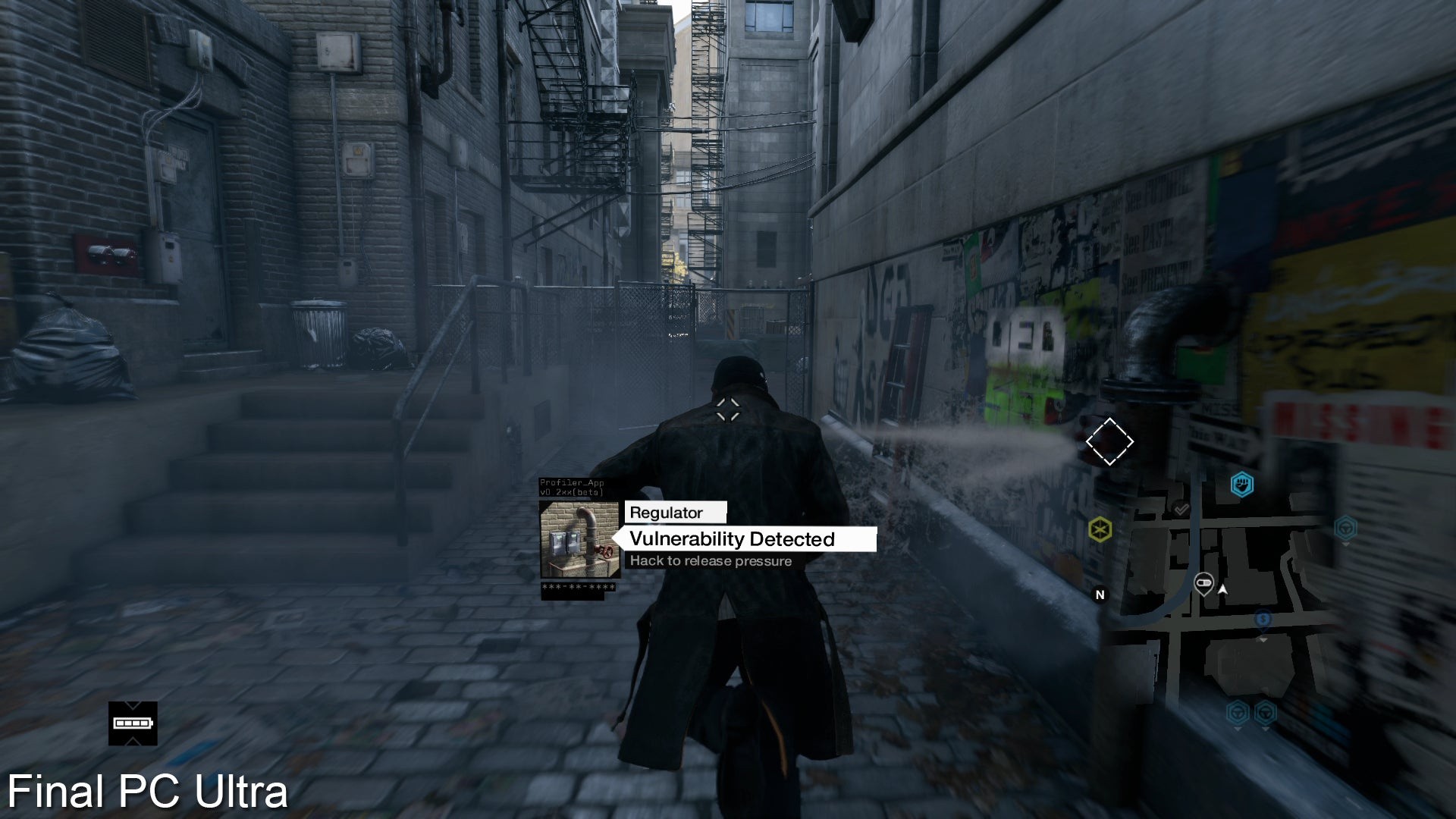Image resolution: width=1456 pixels, height=819 pixels.
Task: Click the north compass N marker
Action: pos(1100,595)
